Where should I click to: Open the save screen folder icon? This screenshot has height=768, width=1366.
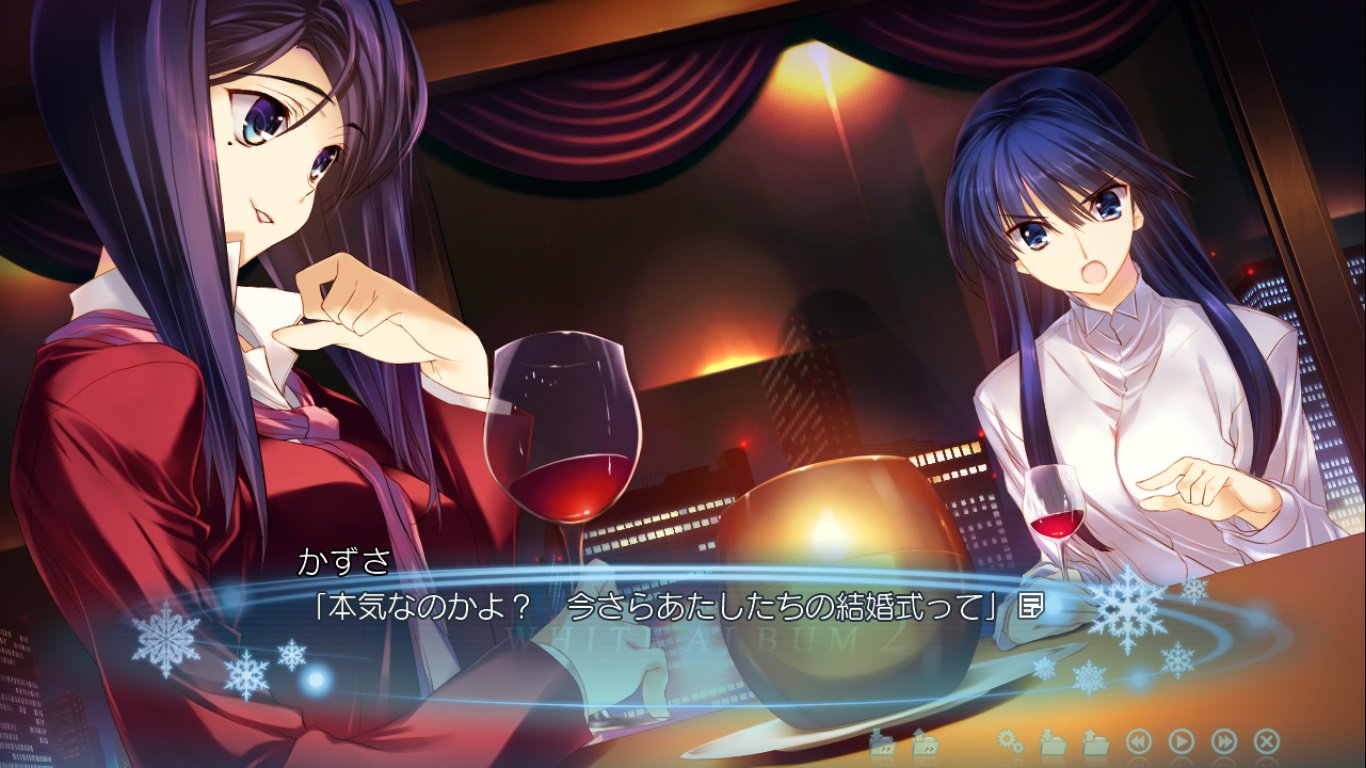coord(1052,742)
